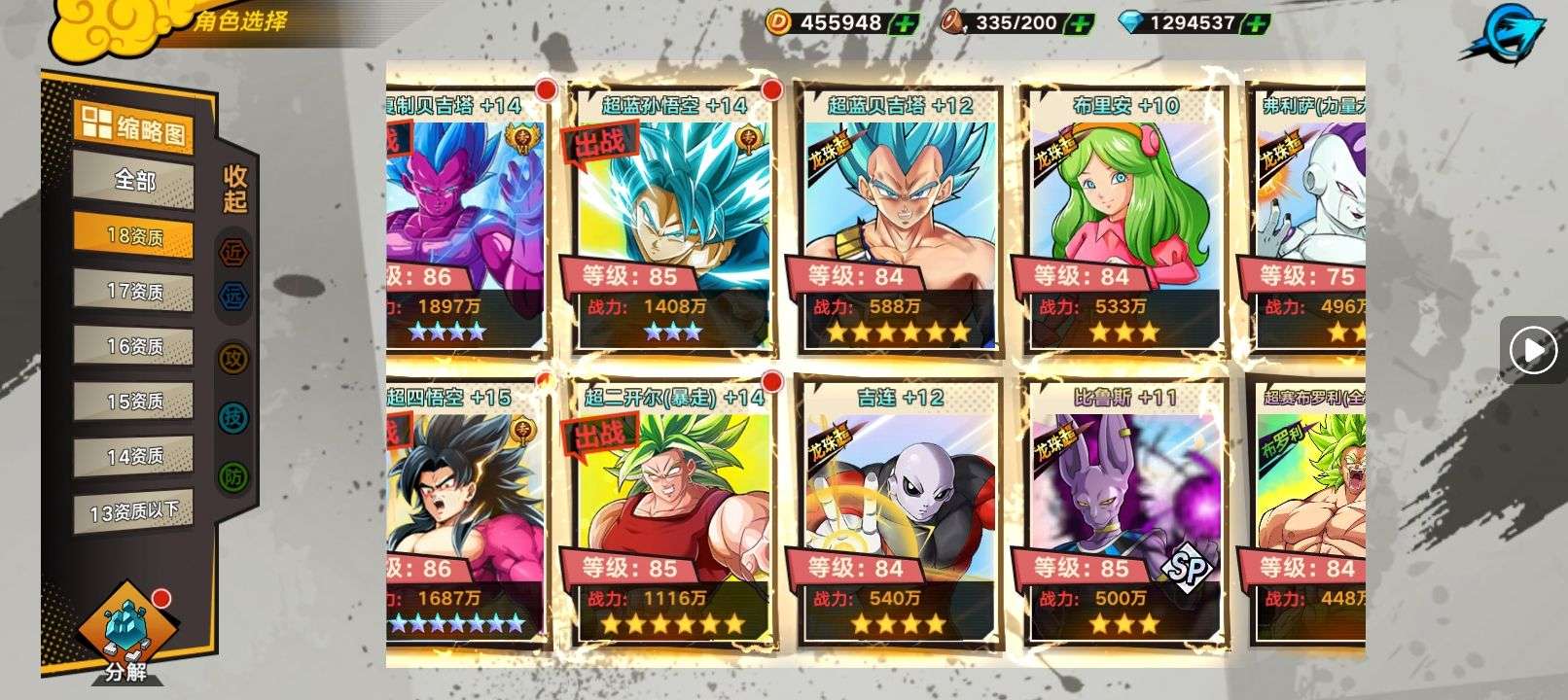
Task: Buy more diamonds with plus button
Action: pyautogui.click(x=1257, y=22)
